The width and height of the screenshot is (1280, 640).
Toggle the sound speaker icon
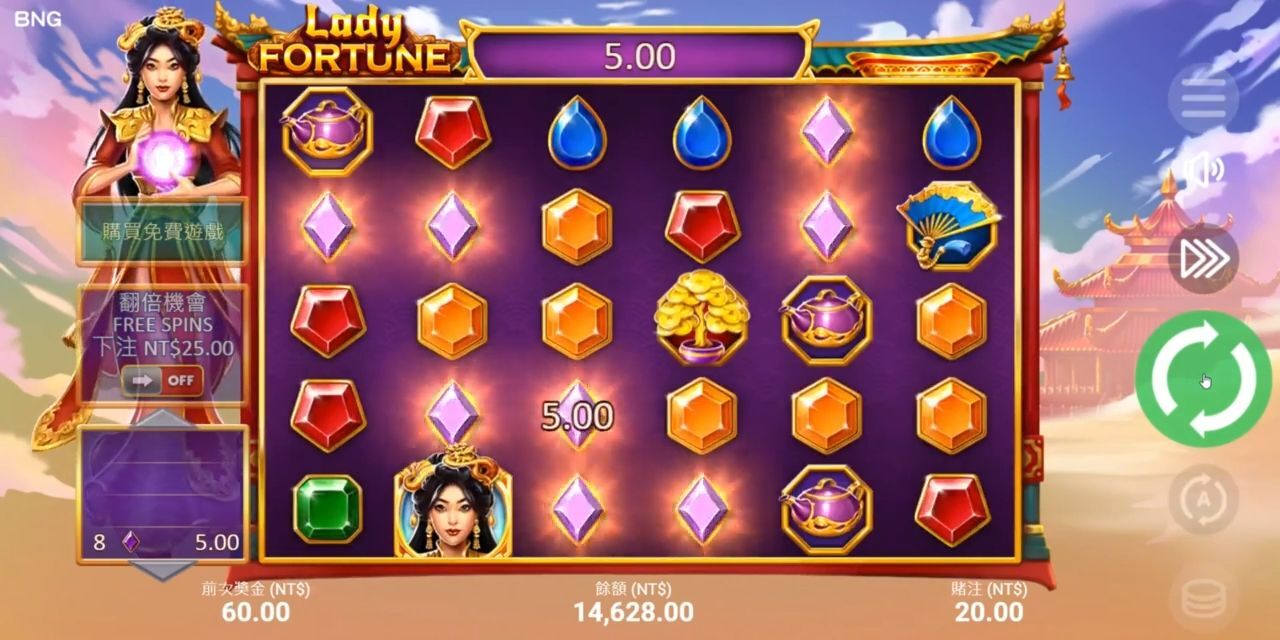coord(1203,170)
